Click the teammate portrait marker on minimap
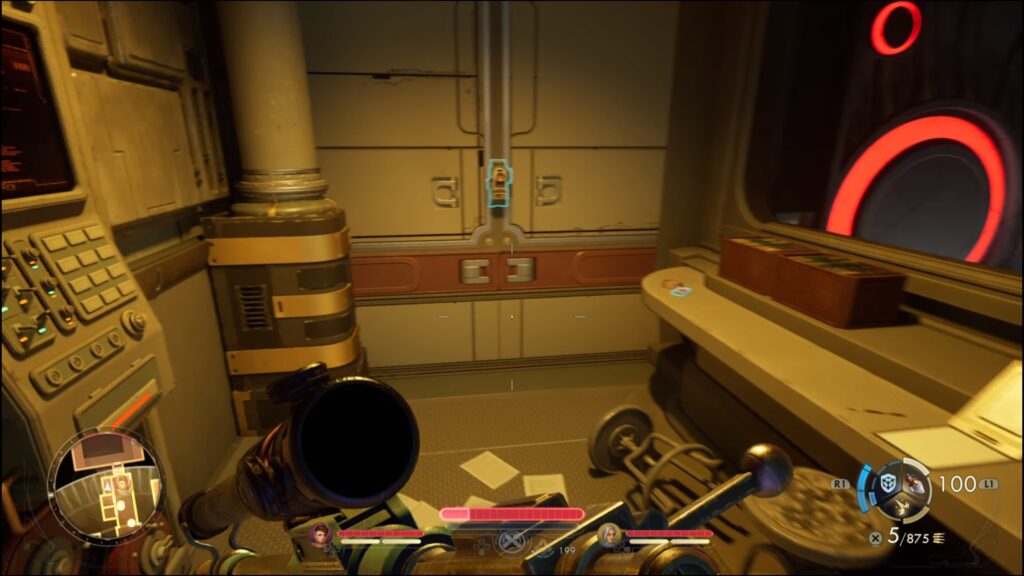Image resolution: width=1024 pixels, height=576 pixels. pos(123,483)
